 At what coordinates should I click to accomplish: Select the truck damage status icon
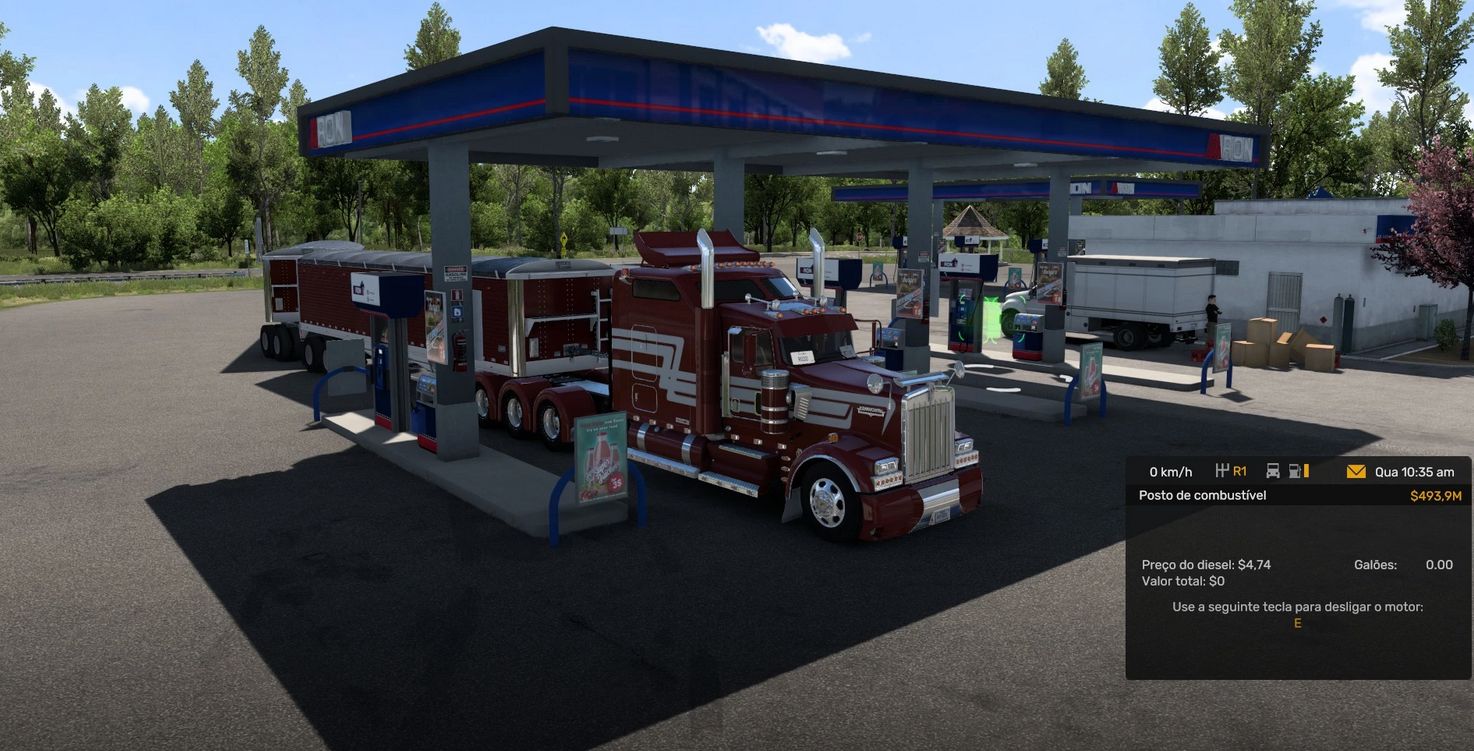click(x=1273, y=471)
